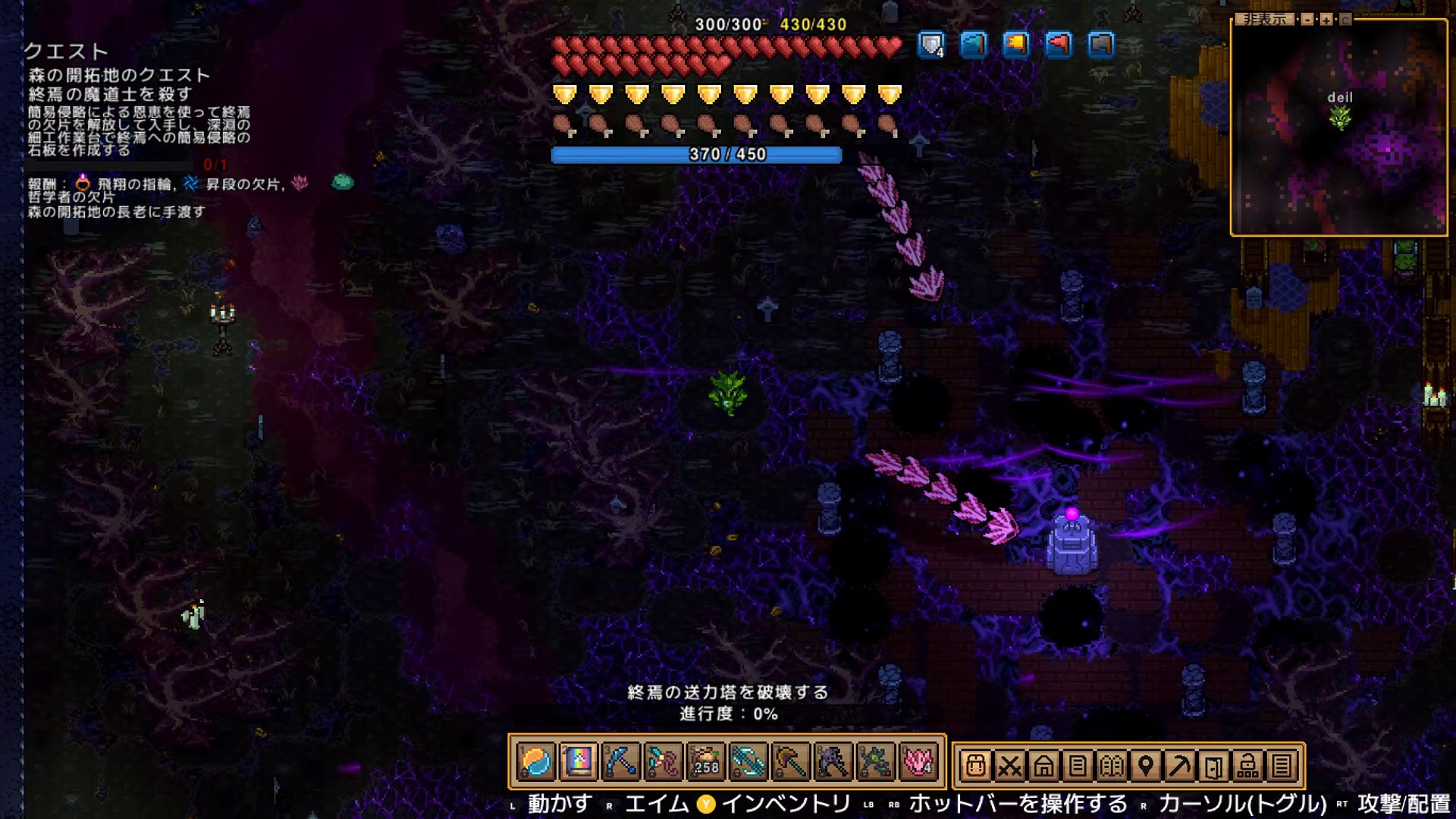Click the crossed swords toolbar button

pyautogui.click(x=1009, y=766)
